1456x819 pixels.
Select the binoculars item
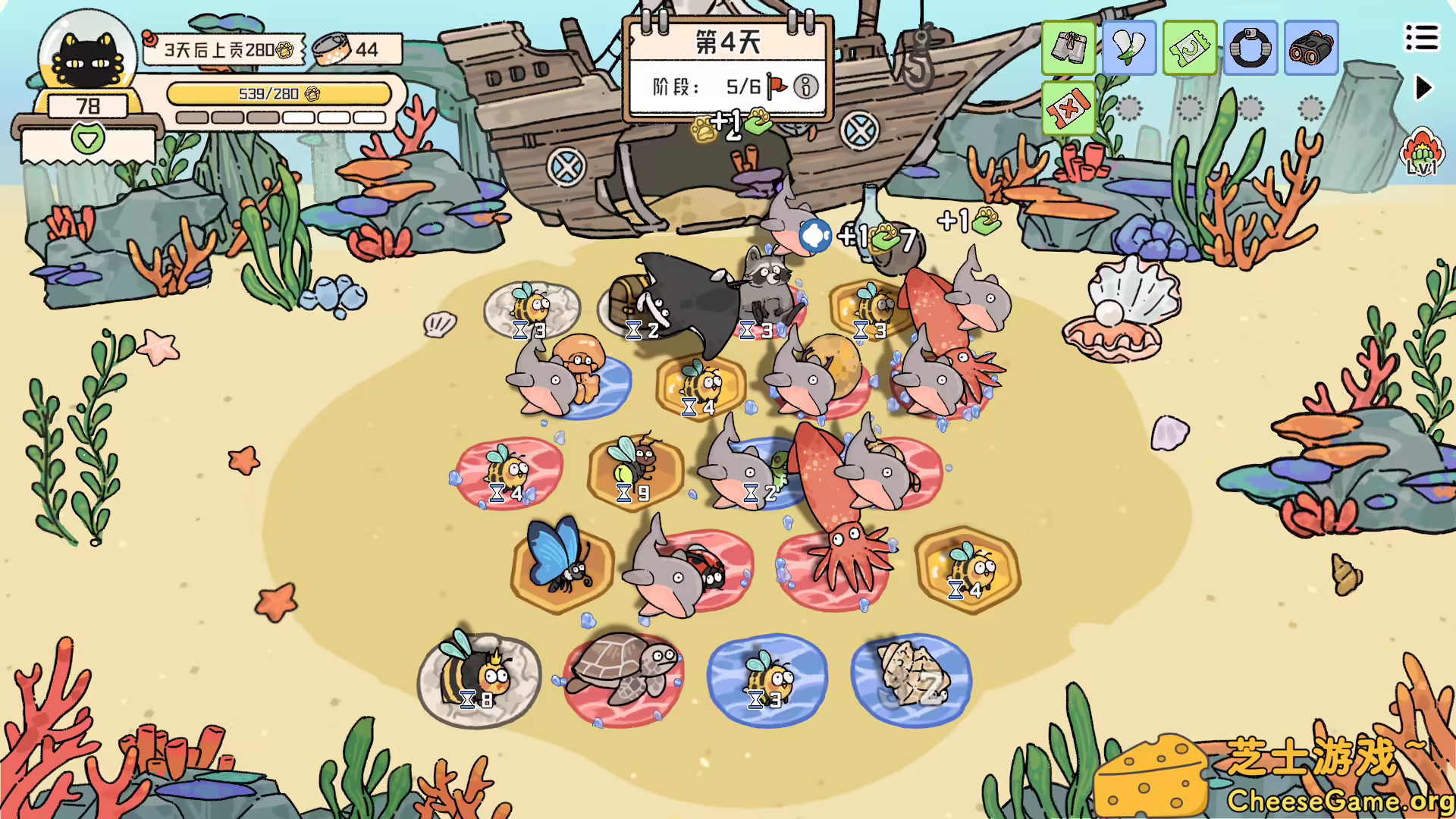click(1310, 49)
